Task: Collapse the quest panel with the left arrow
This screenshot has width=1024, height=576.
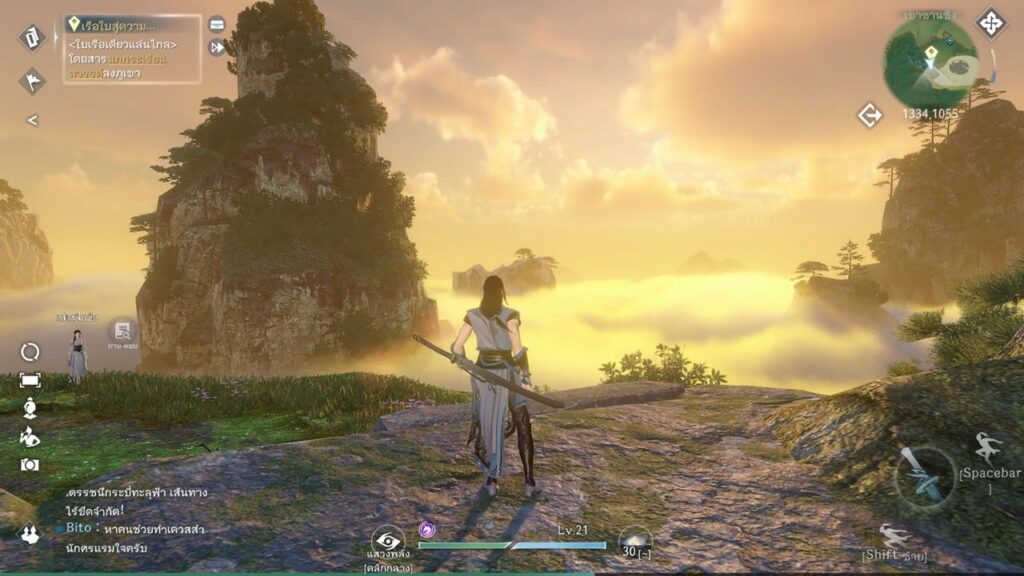Action: coord(32,120)
